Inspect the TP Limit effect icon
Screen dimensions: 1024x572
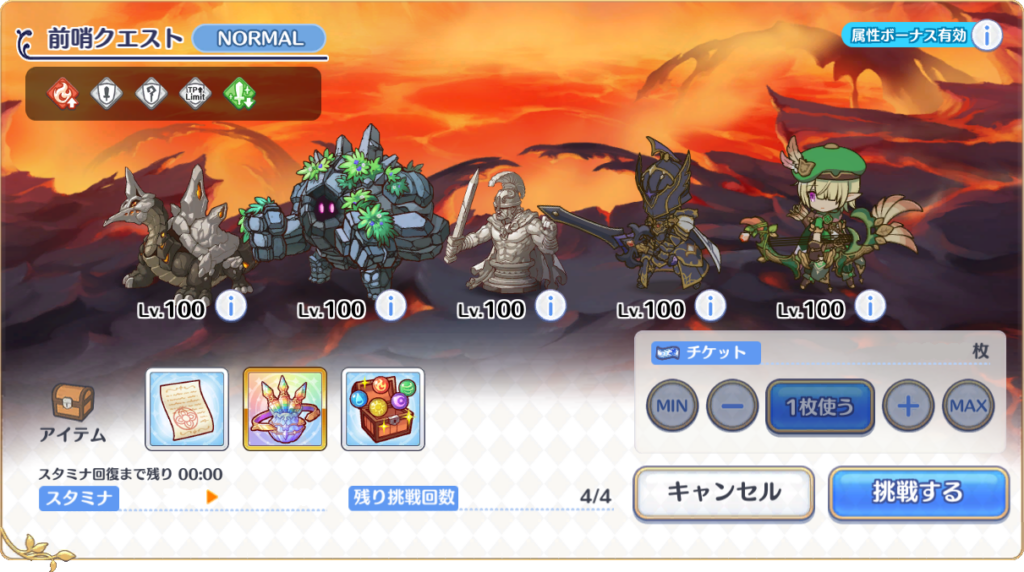point(195,94)
